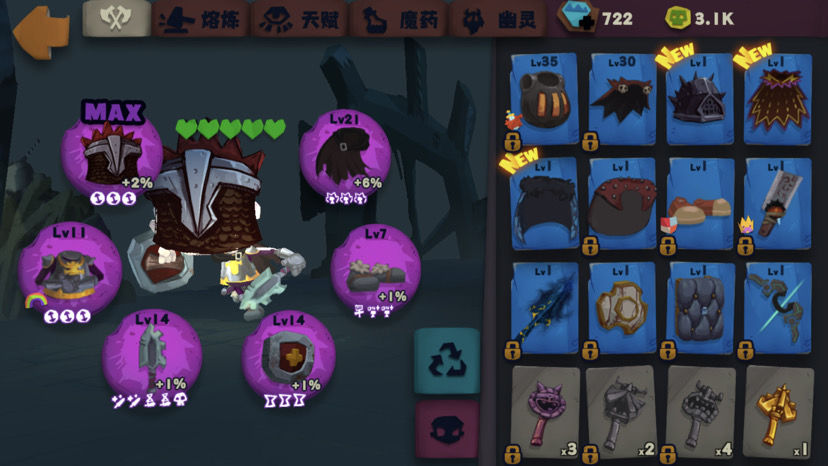
Task: Go back with the orange arrow
Action: (x=42, y=32)
